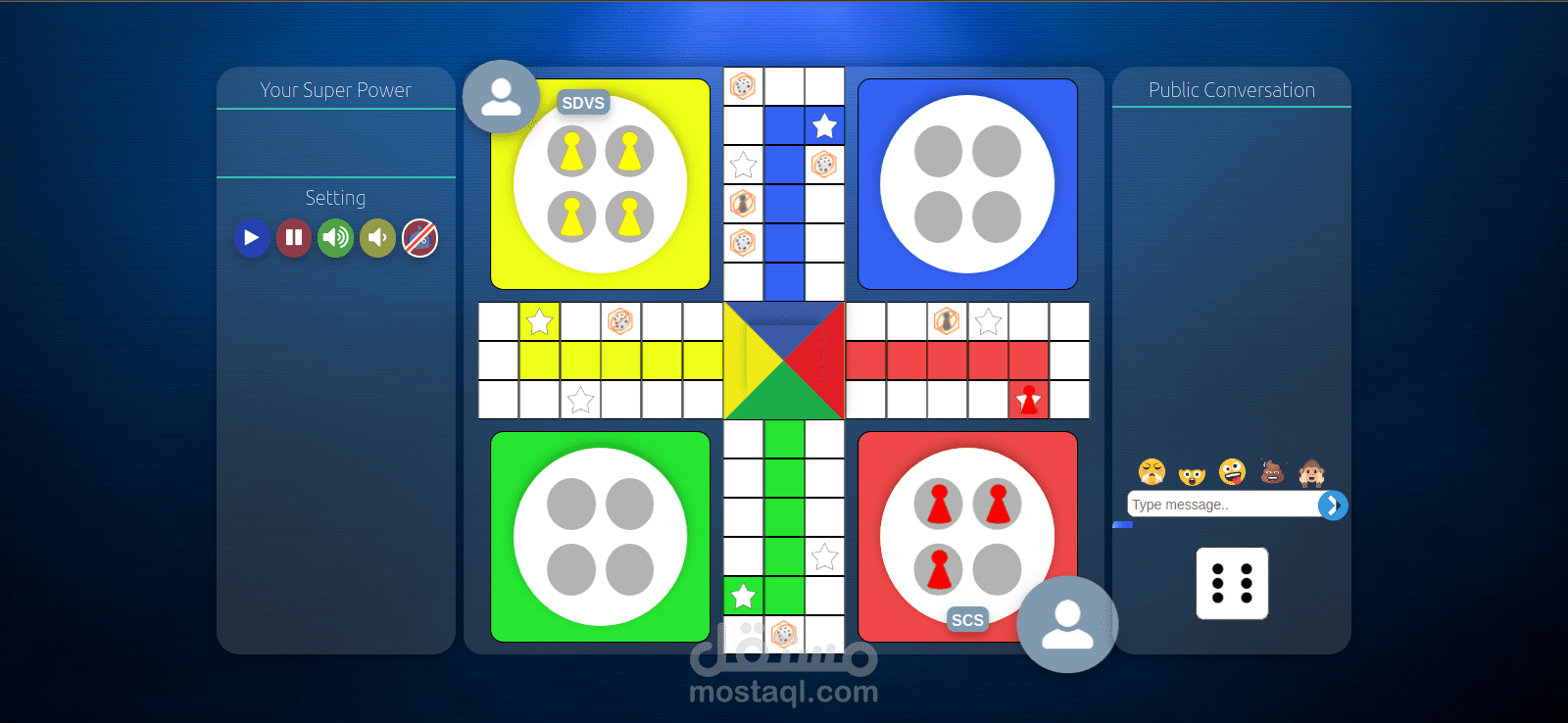Select the red pawn on the board path
This screenshot has height=723, width=1568.
[x=1029, y=398]
